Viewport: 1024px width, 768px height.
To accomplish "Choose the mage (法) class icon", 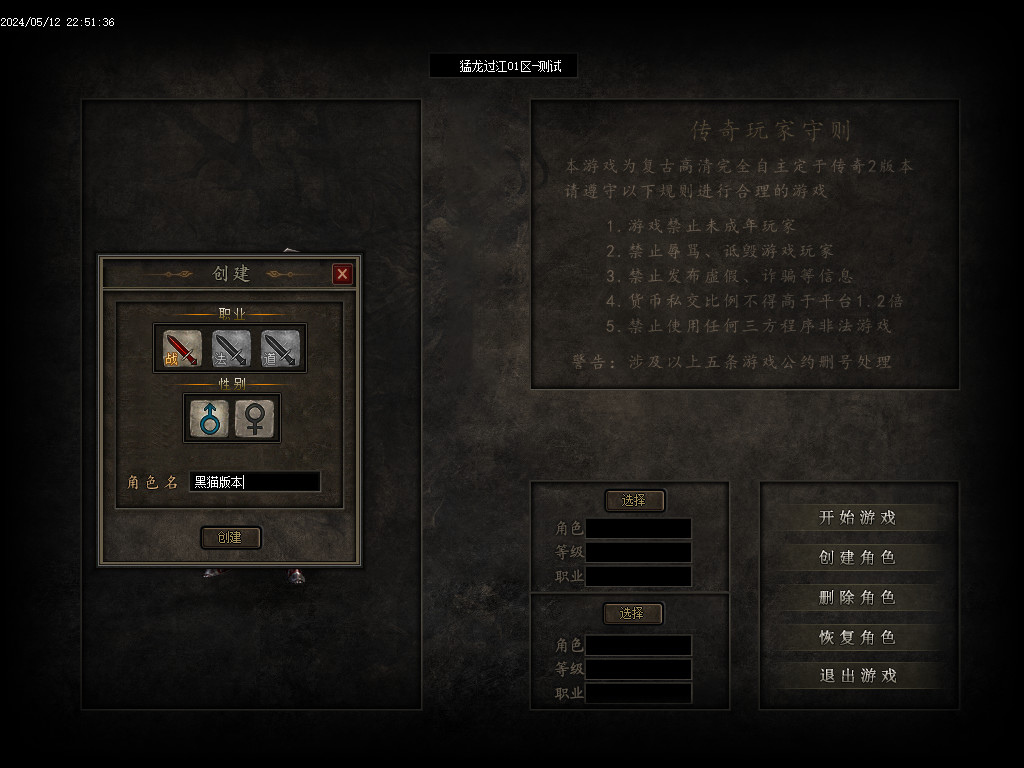I will tap(231, 348).
